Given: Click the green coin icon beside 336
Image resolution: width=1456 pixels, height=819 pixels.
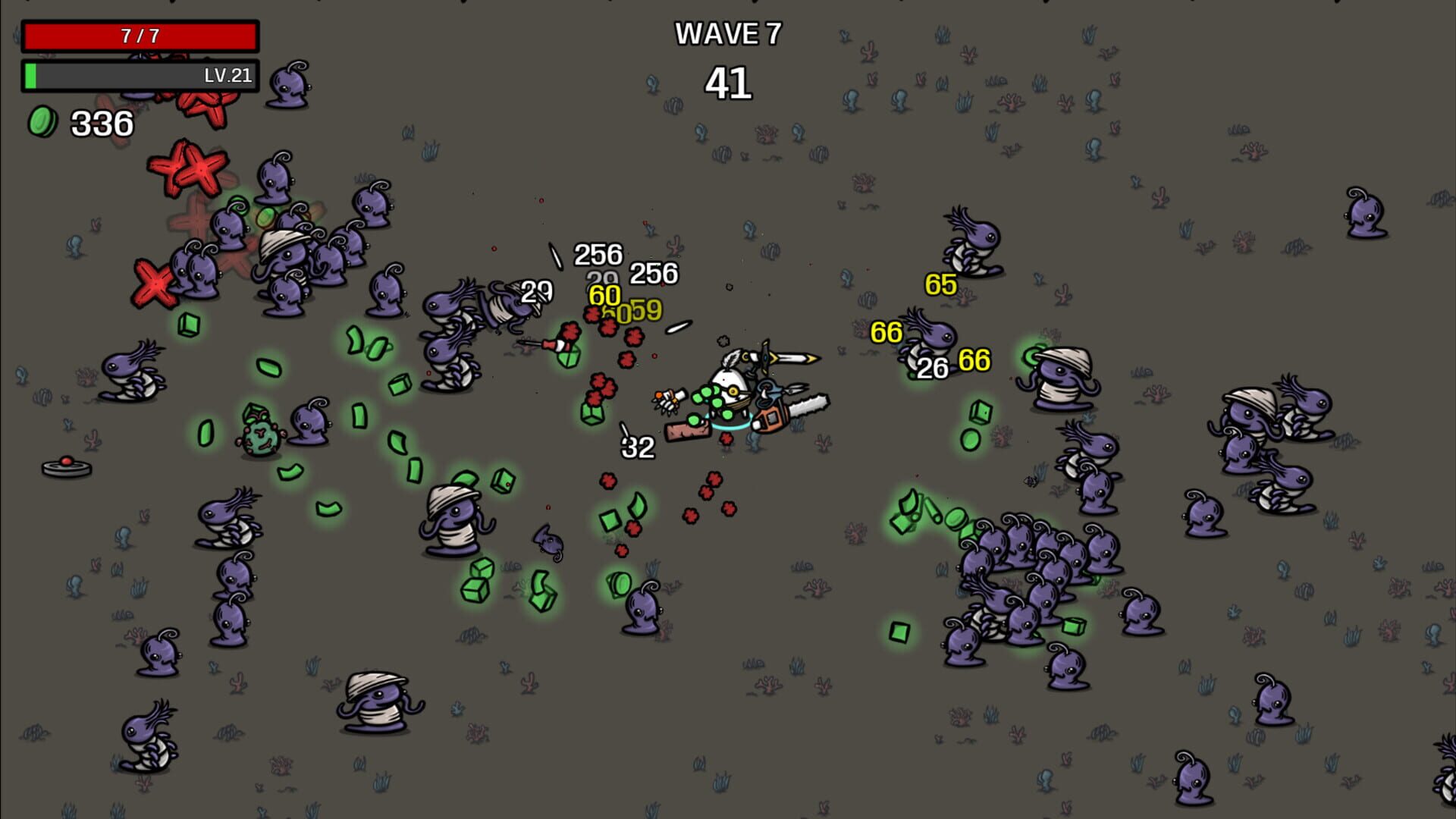Looking at the screenshot, I should point(42,121).
